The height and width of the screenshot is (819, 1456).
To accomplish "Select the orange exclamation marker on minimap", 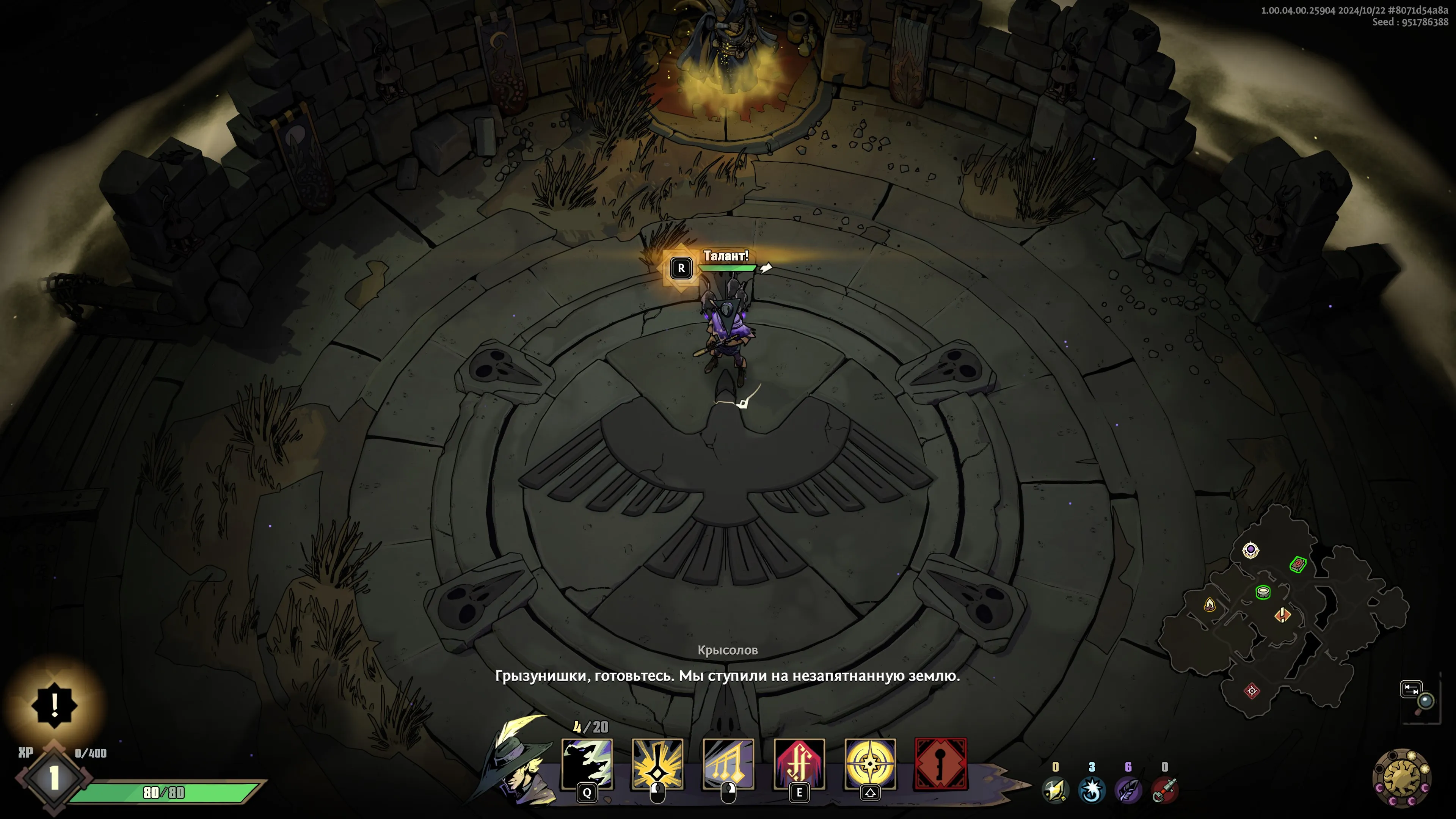I will pyautogui.click(x=1282, y=614).
